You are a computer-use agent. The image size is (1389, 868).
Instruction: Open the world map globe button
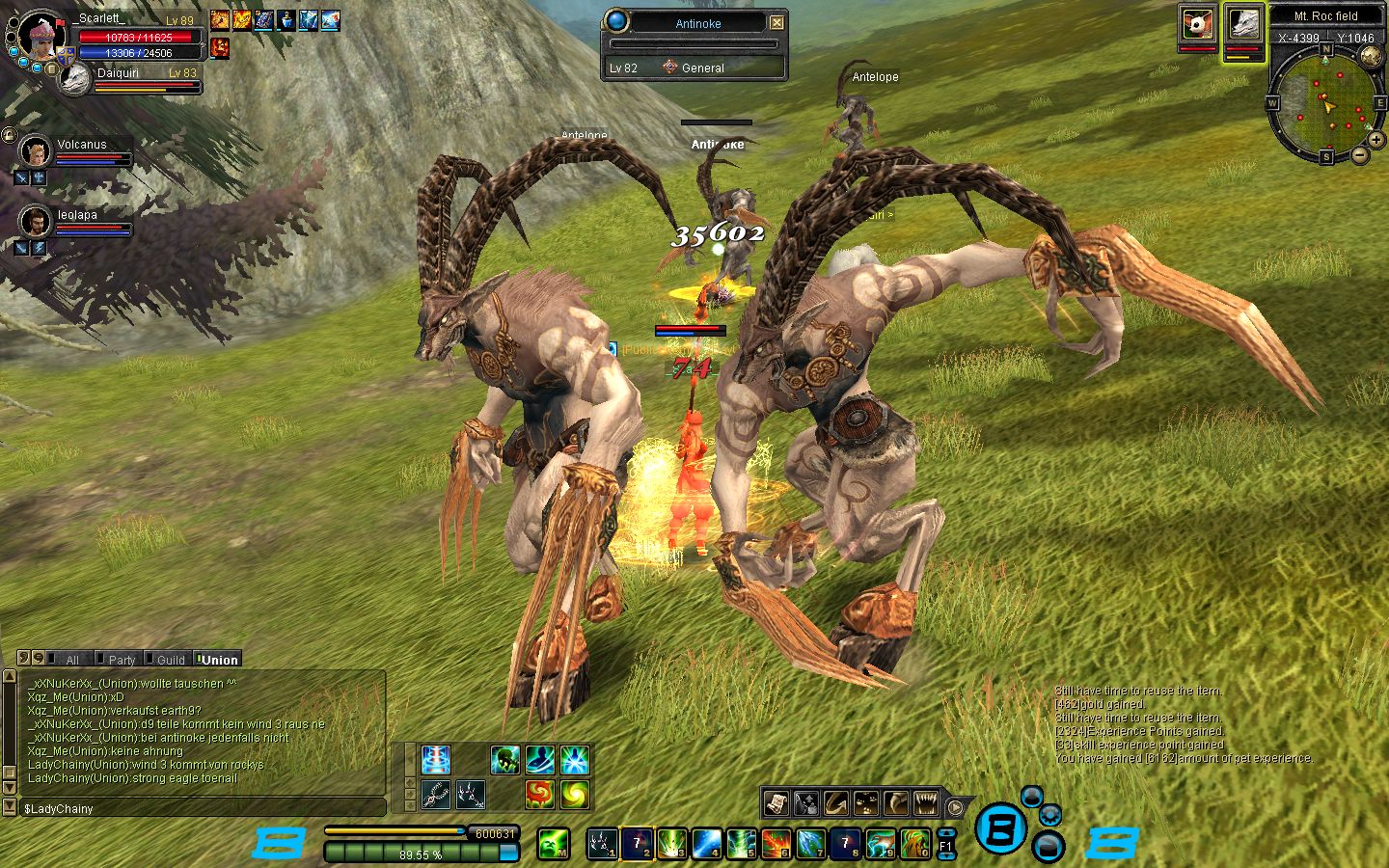tap(1371, 56)
